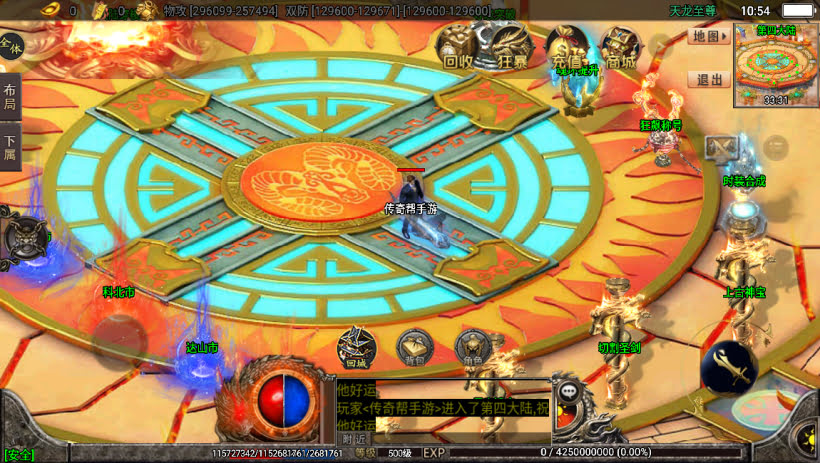This screenshot has width=820, height=463.
Task: Open the 布局 layout tab
Action: tap(10, 98)
